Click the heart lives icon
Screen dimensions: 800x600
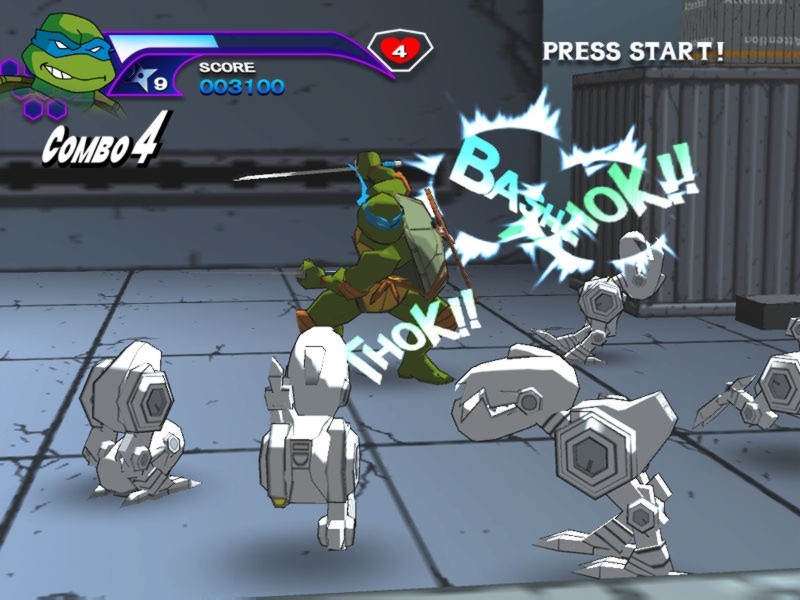(x=399, y=51)
